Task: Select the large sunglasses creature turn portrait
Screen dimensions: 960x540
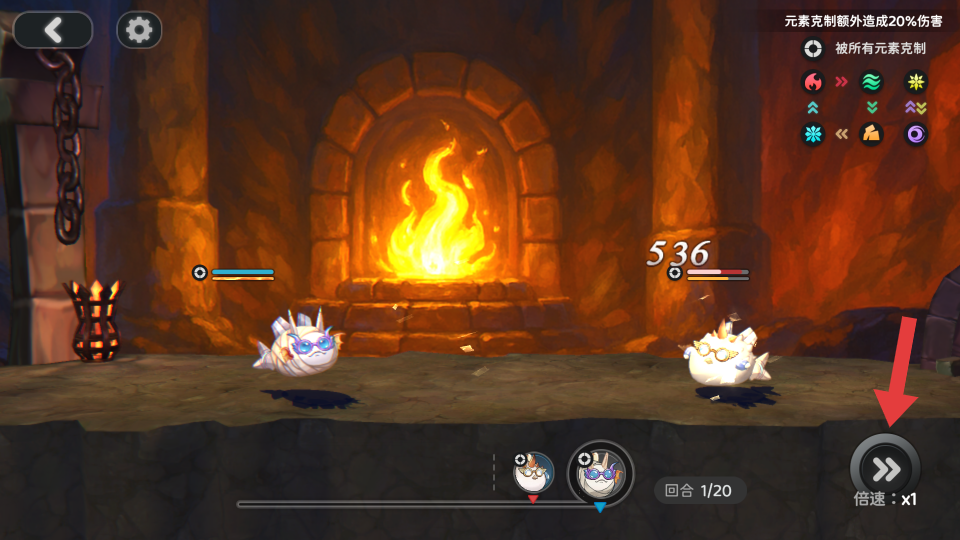Action: [600, 472]
